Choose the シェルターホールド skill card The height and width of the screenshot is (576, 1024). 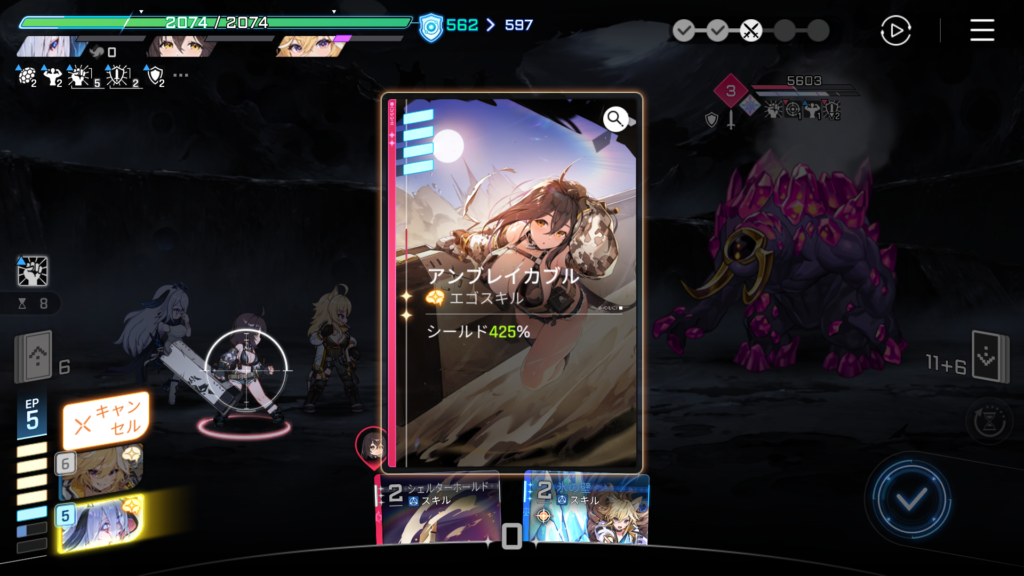438,508
